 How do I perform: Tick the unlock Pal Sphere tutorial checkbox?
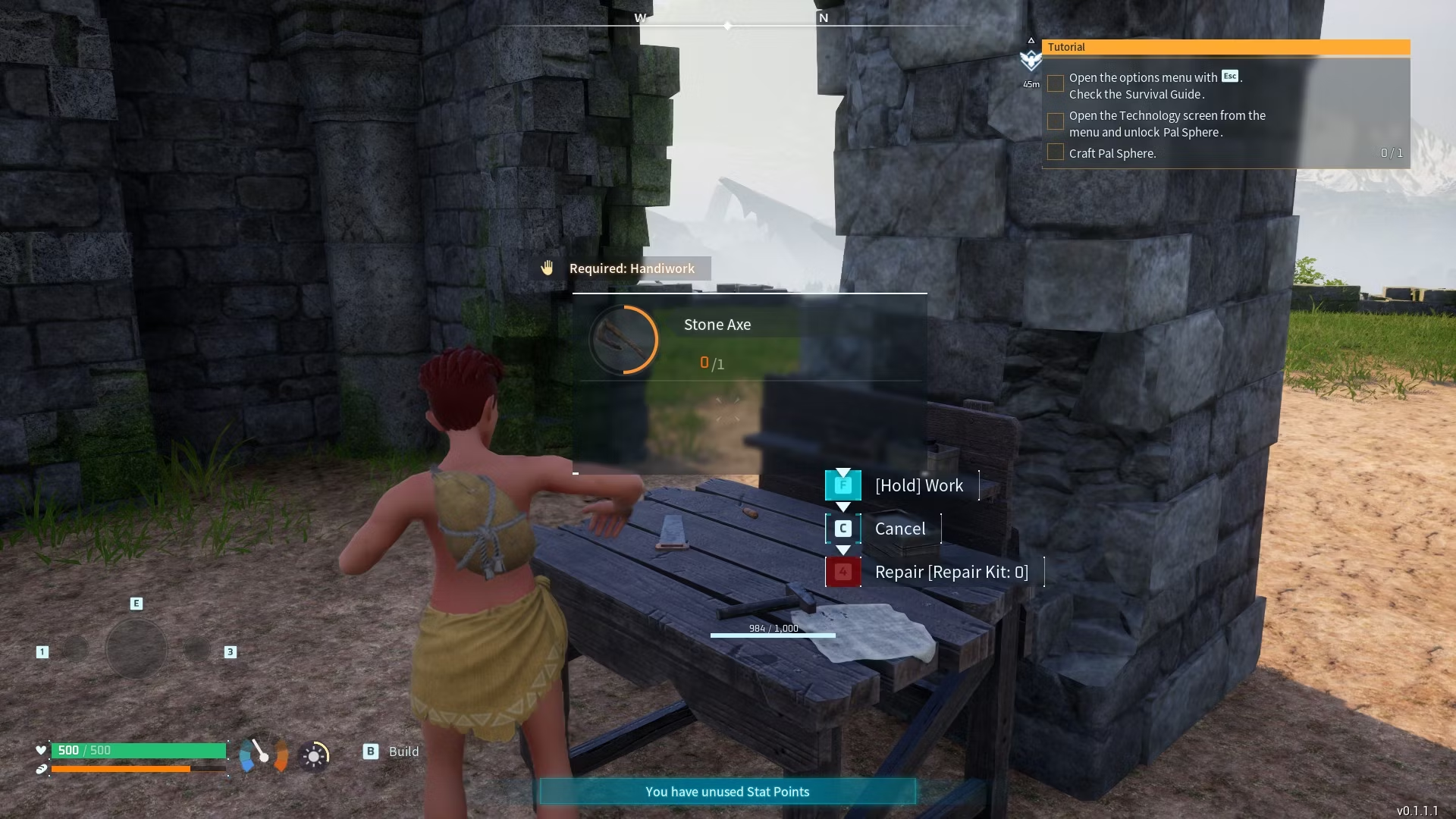[1055, 121]
